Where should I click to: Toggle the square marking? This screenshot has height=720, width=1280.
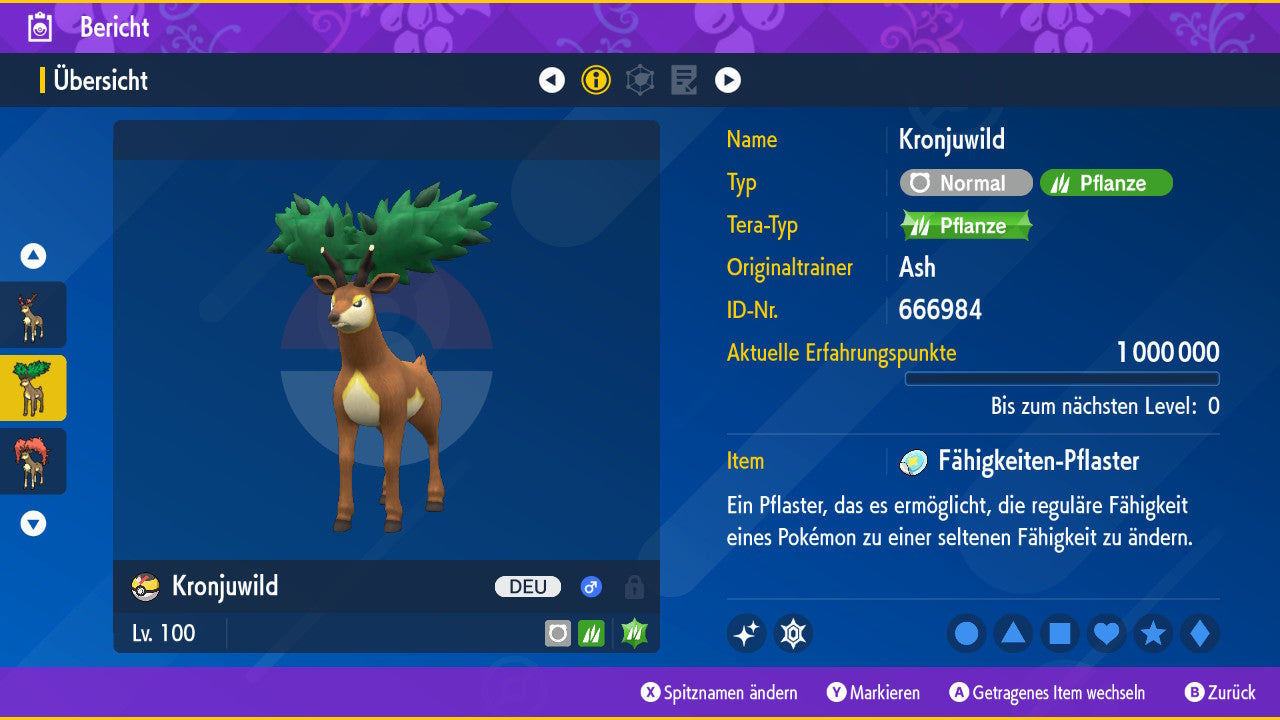pos(1060,633)
